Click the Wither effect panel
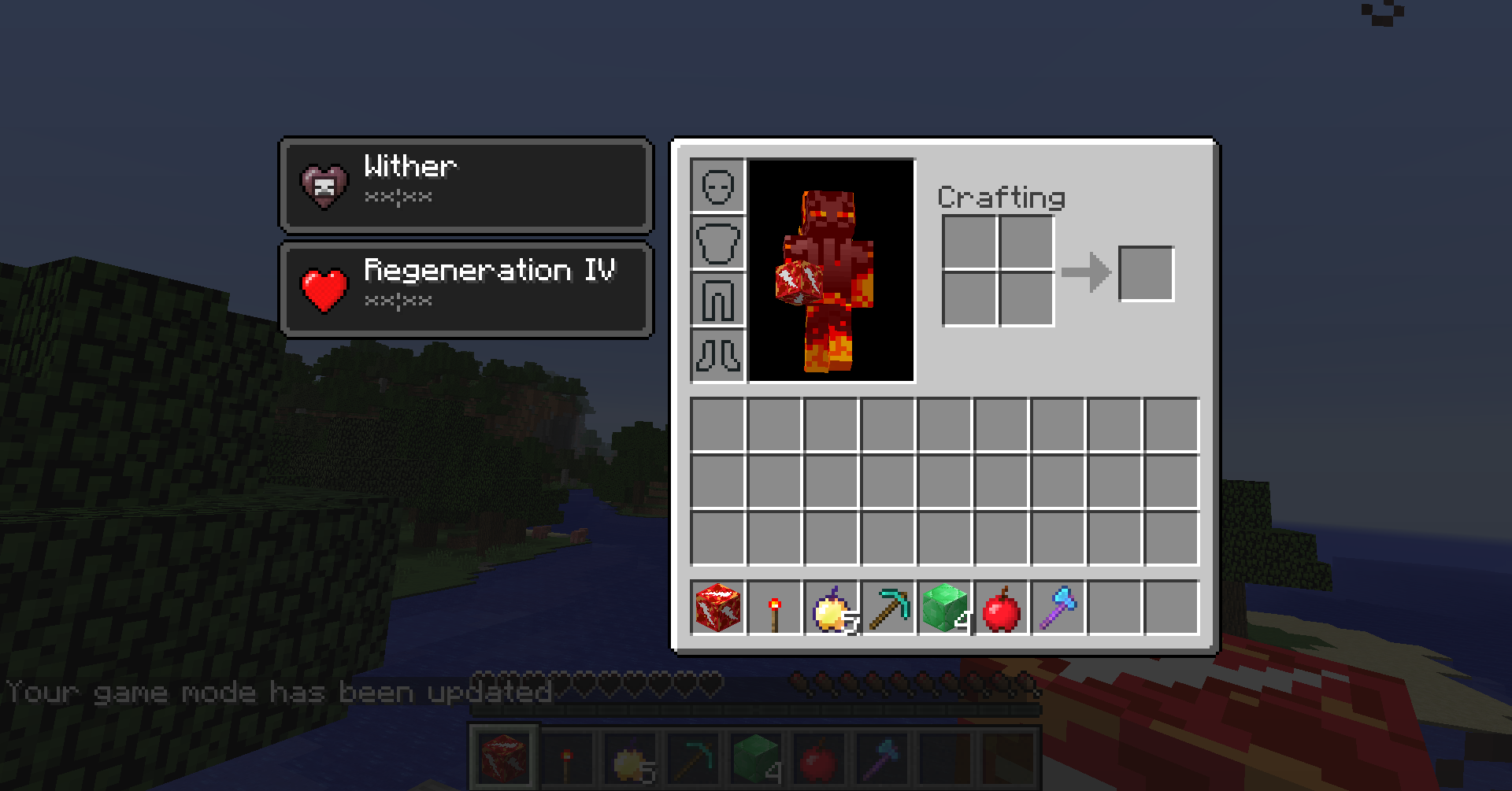This screenshot has height=791, width=1512. 466,184
